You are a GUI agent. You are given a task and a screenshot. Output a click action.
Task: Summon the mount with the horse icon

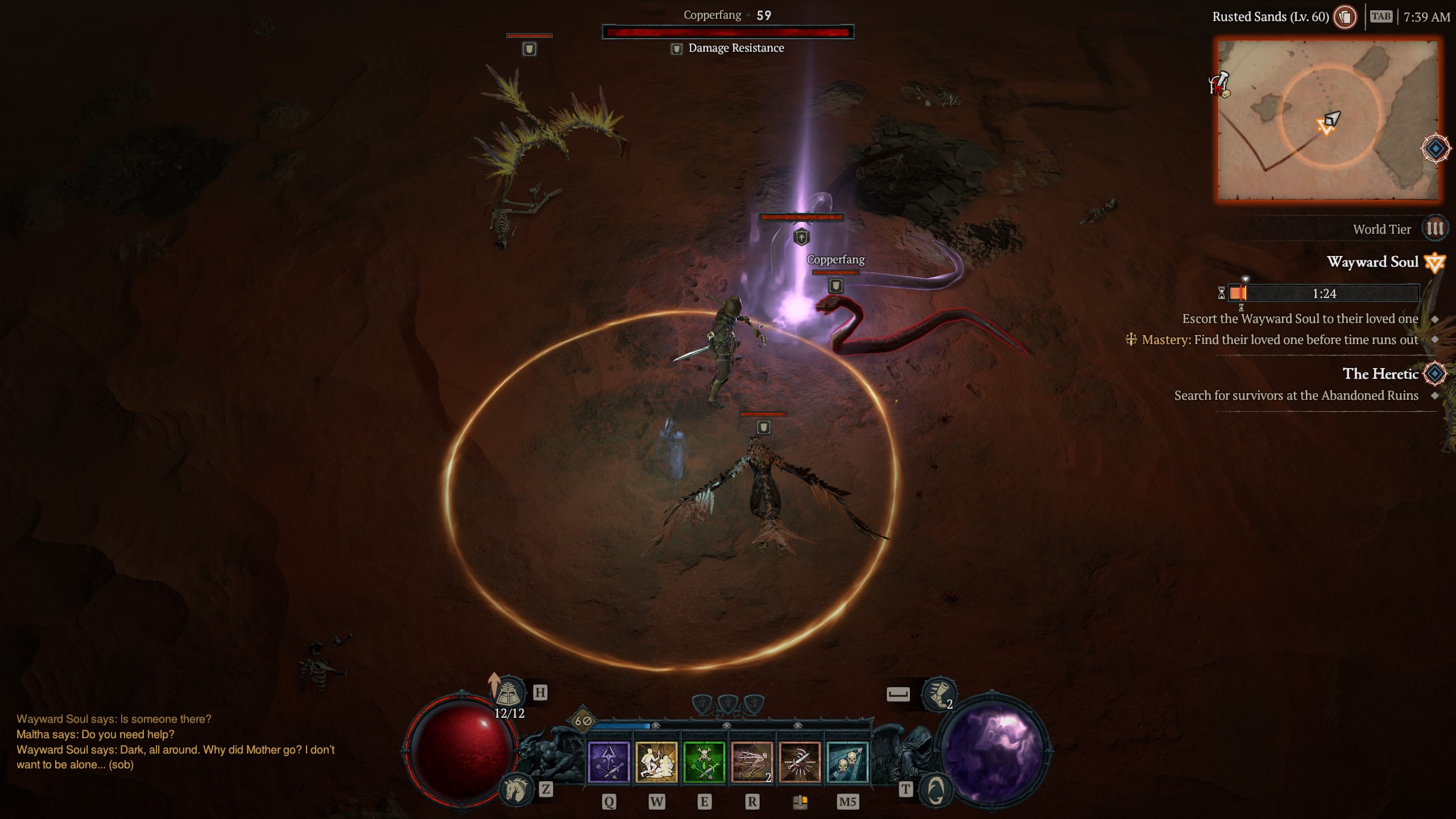(x=515, y=789)
